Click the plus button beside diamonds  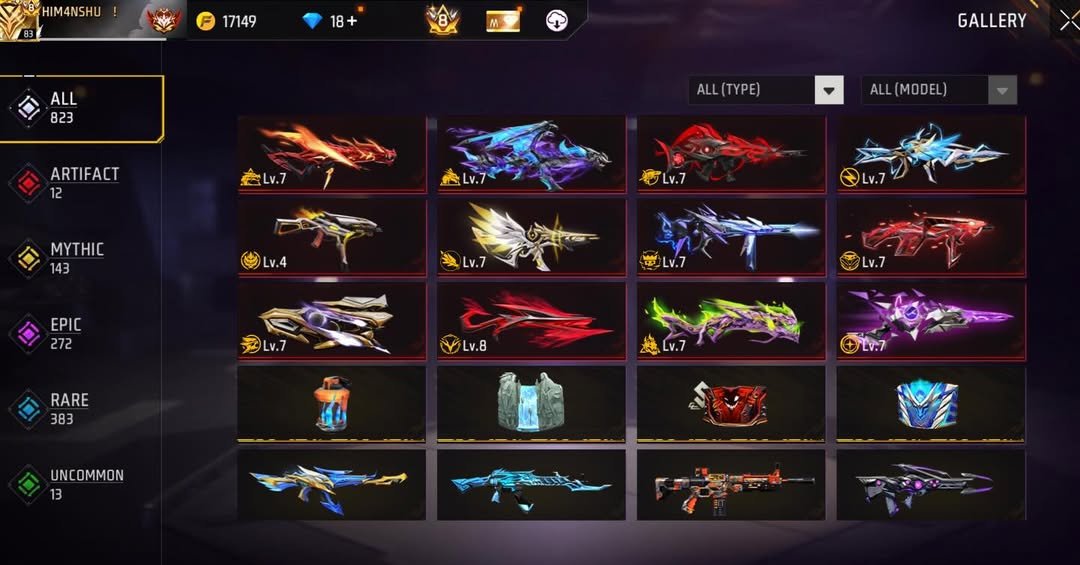point(351,21)
